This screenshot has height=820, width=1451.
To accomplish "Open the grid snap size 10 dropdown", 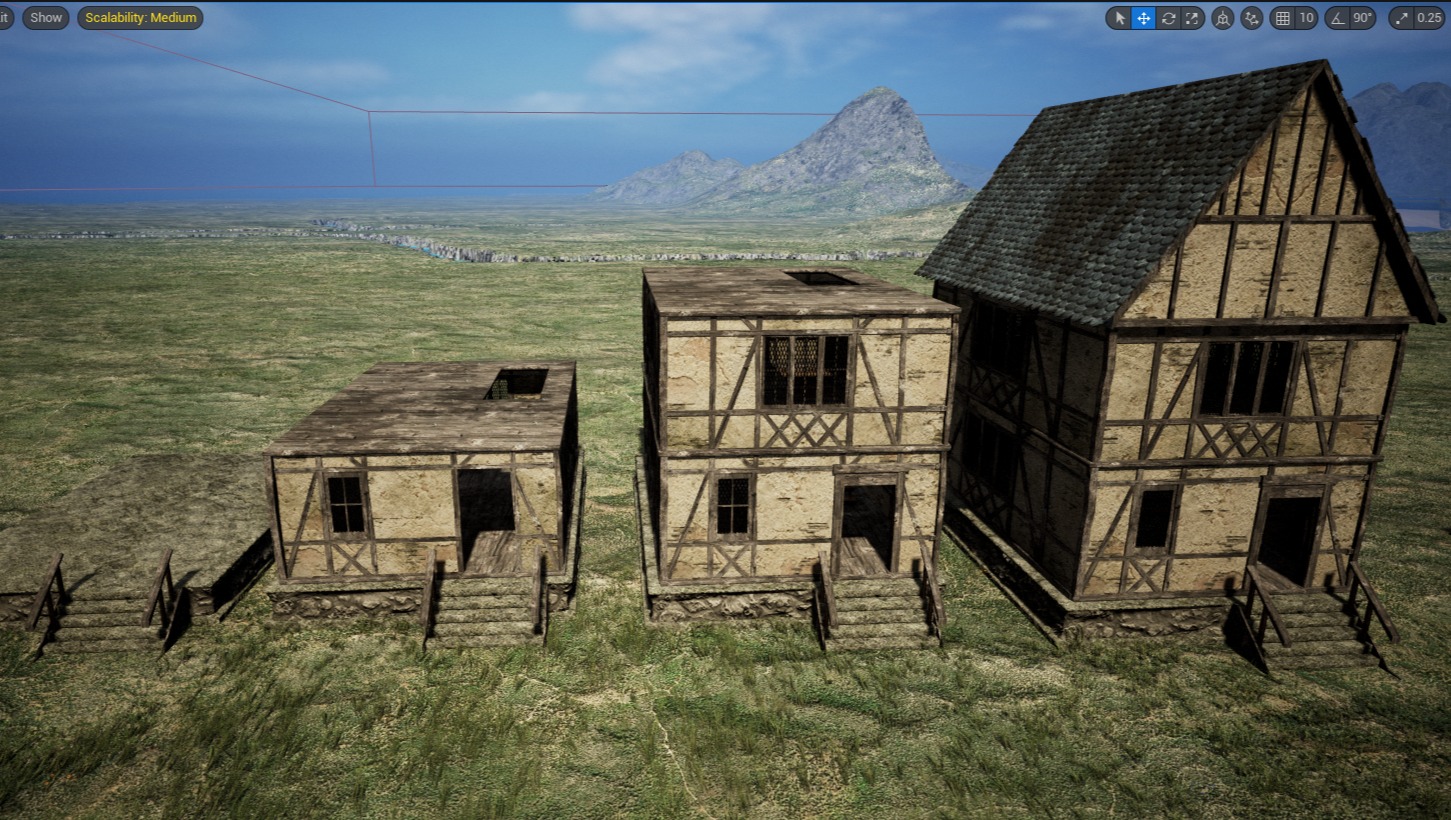I will click(1306, 18).
